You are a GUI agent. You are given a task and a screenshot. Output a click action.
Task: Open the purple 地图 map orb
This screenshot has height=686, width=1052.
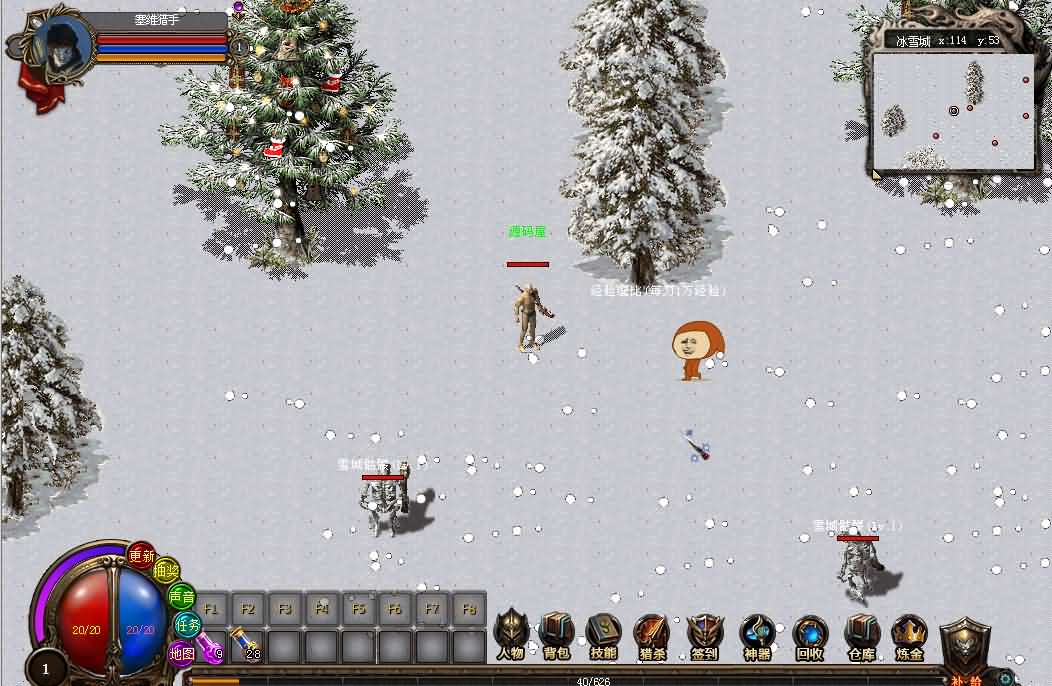(182, 652)
